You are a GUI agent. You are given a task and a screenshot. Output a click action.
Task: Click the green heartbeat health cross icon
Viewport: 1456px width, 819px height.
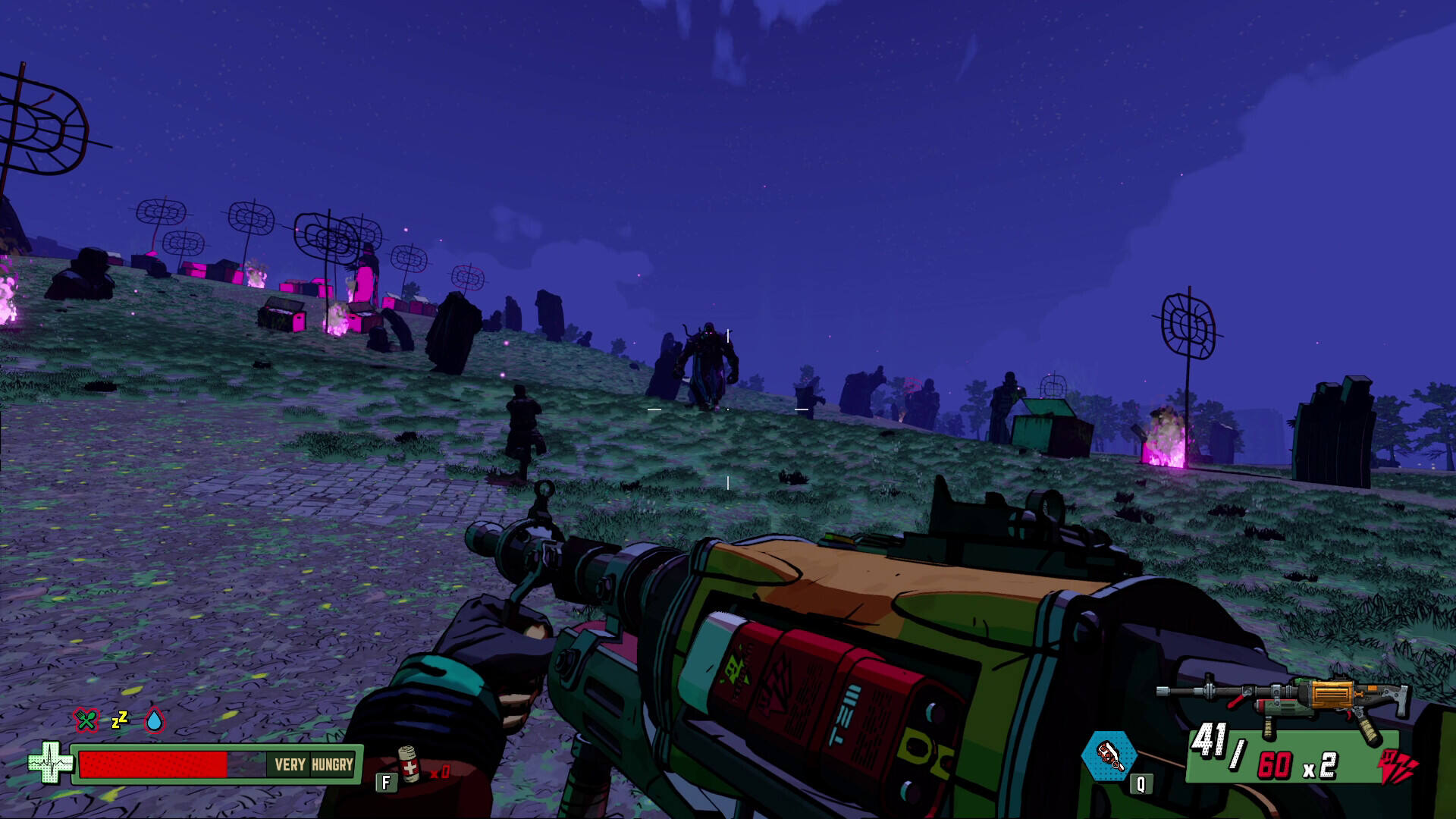click(x=49, y=761)
